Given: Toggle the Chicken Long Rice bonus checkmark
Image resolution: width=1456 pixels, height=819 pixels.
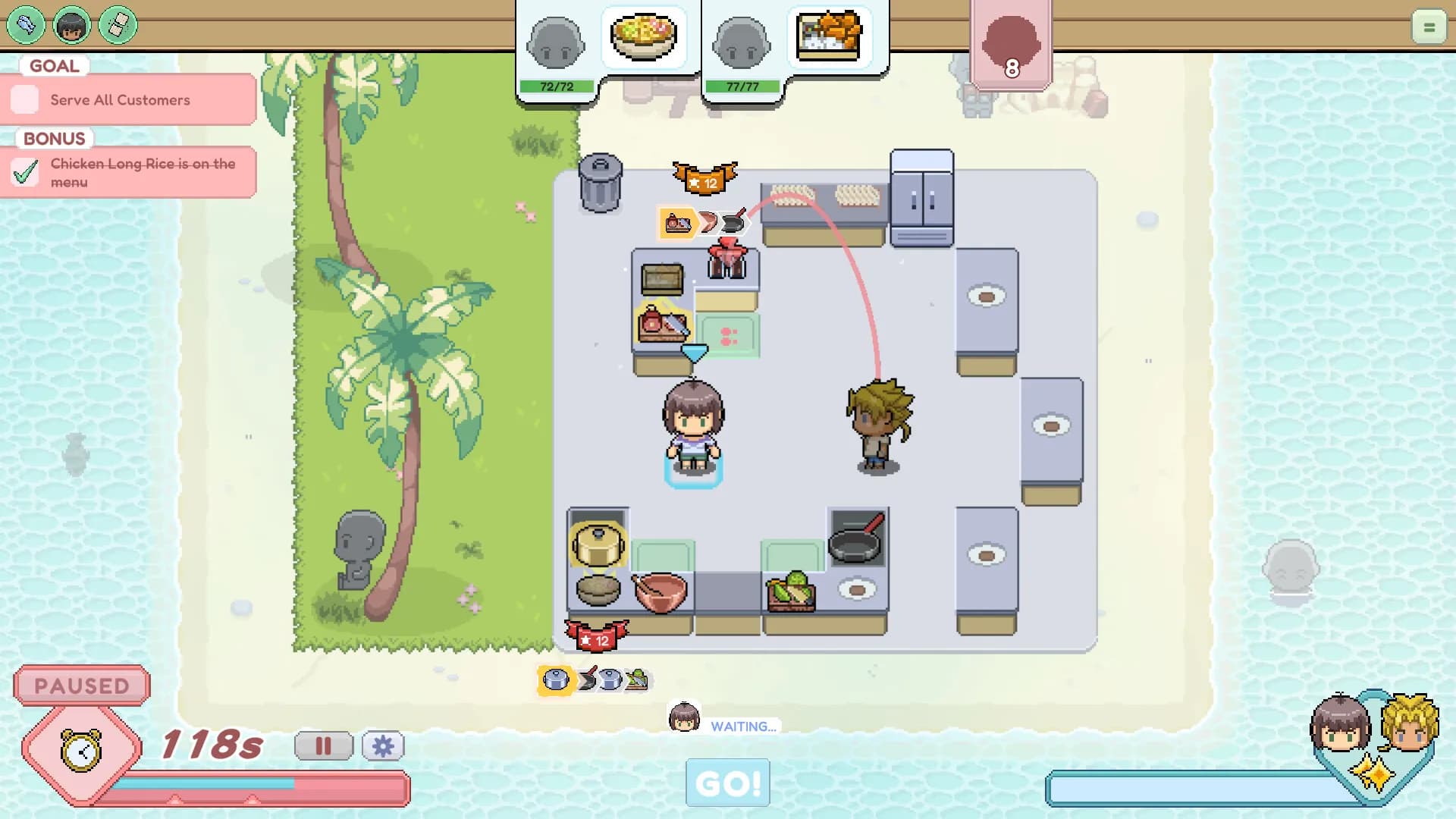Looking at the screenshot, I should pyautogui.click(x=25, y=171).
